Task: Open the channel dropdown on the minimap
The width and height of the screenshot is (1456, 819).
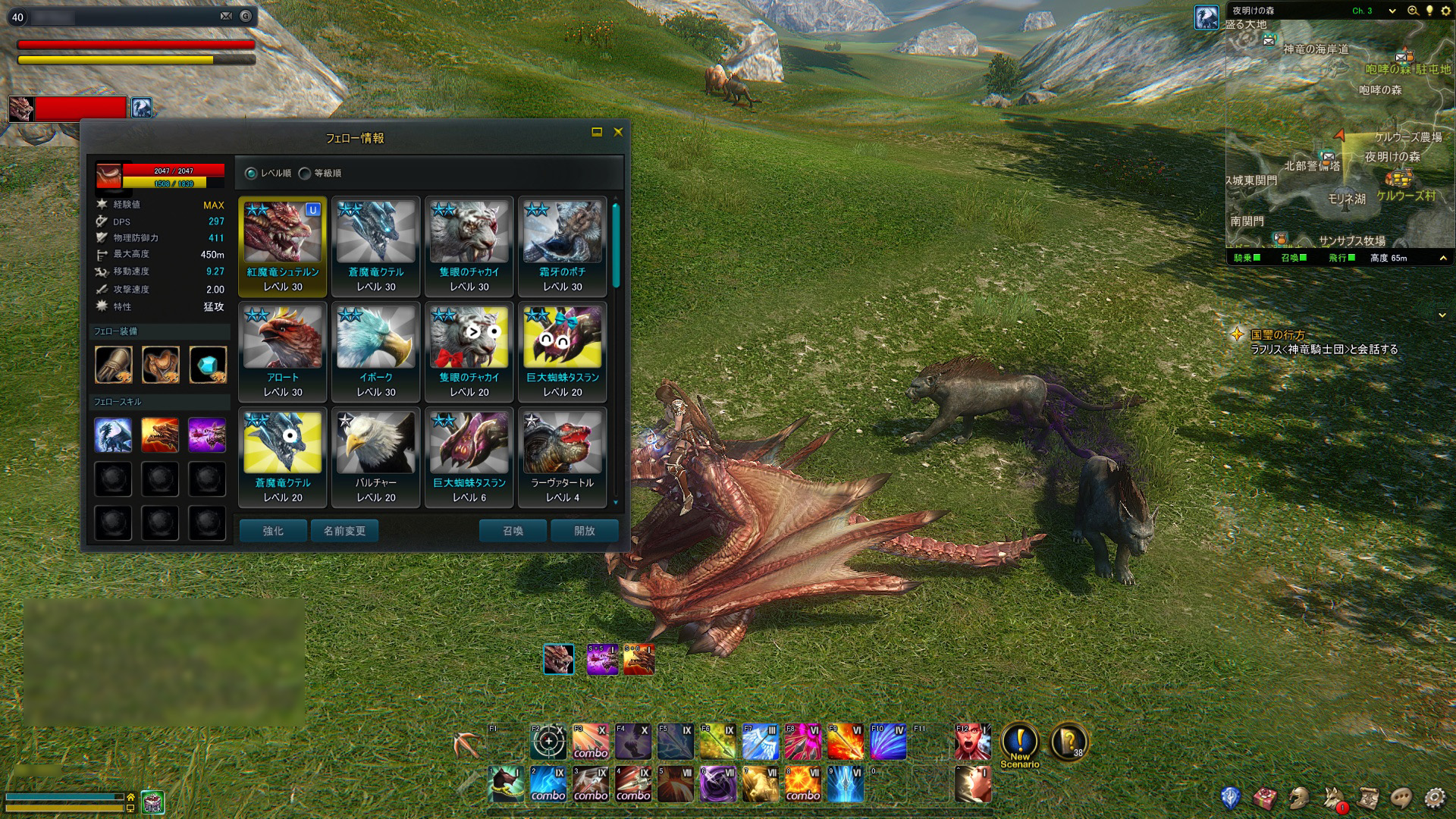Action: point(1392,11)
